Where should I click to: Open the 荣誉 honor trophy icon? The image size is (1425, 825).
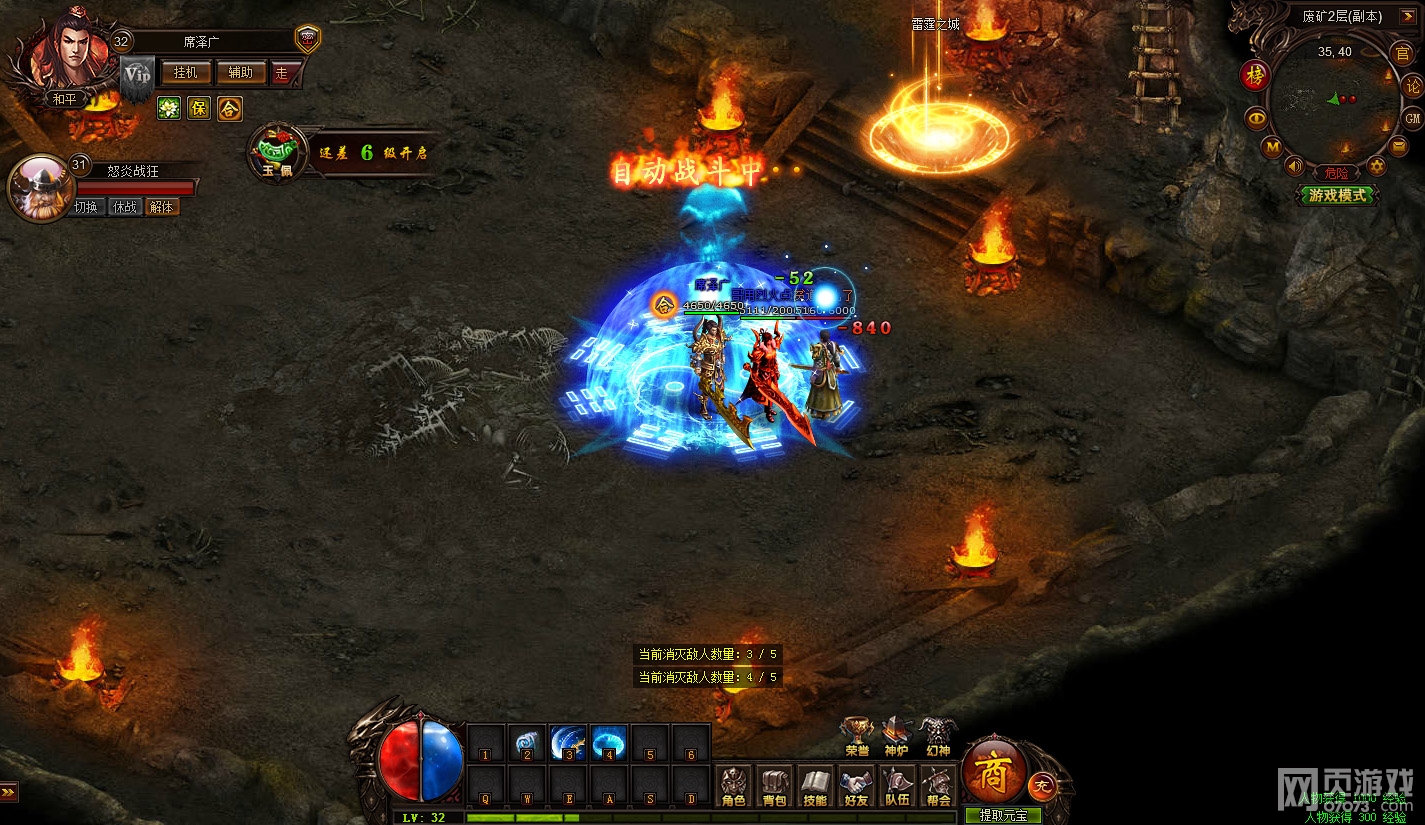(x=857, y=737)
